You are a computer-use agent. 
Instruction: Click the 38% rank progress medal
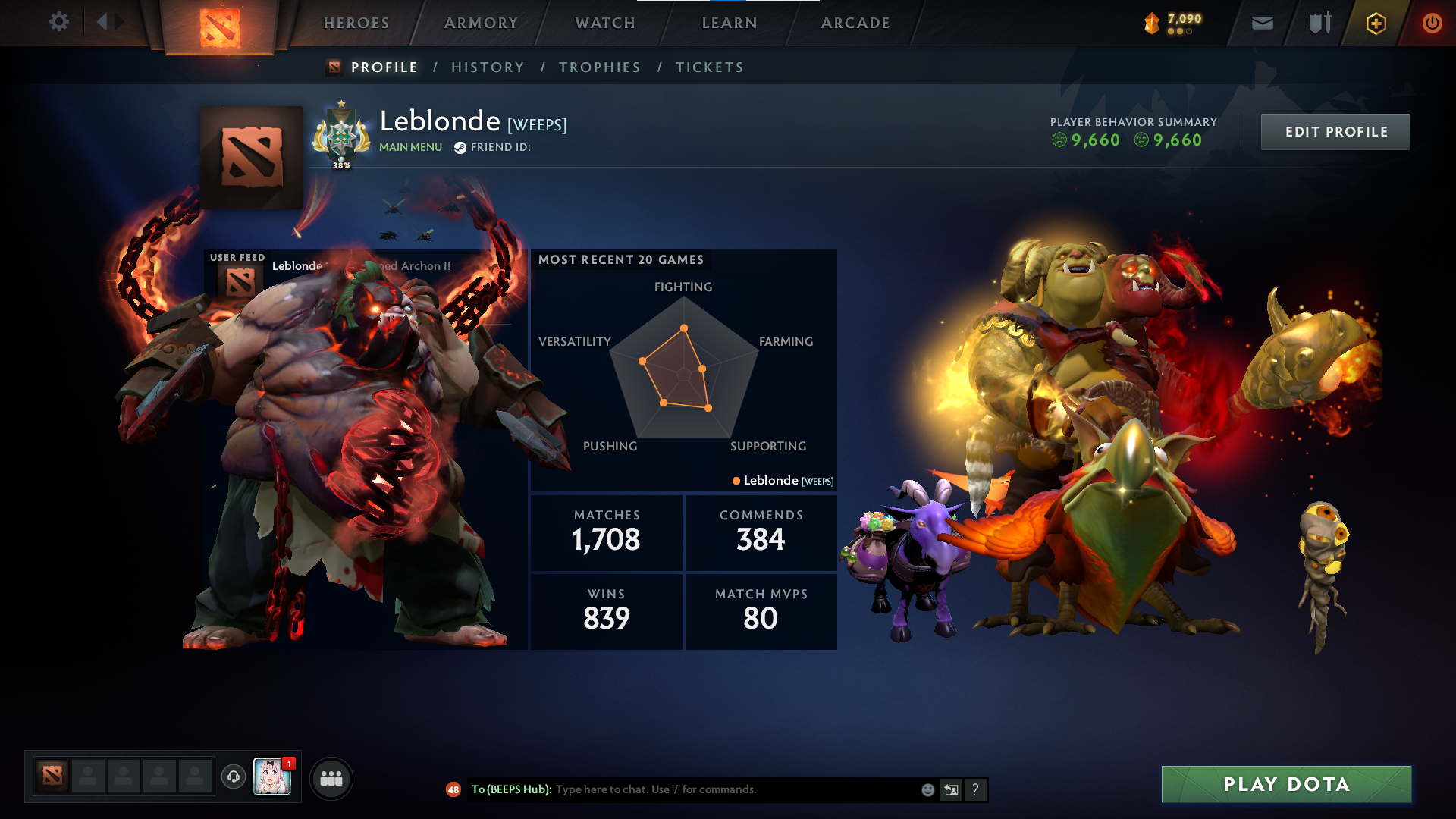[340, 136]
